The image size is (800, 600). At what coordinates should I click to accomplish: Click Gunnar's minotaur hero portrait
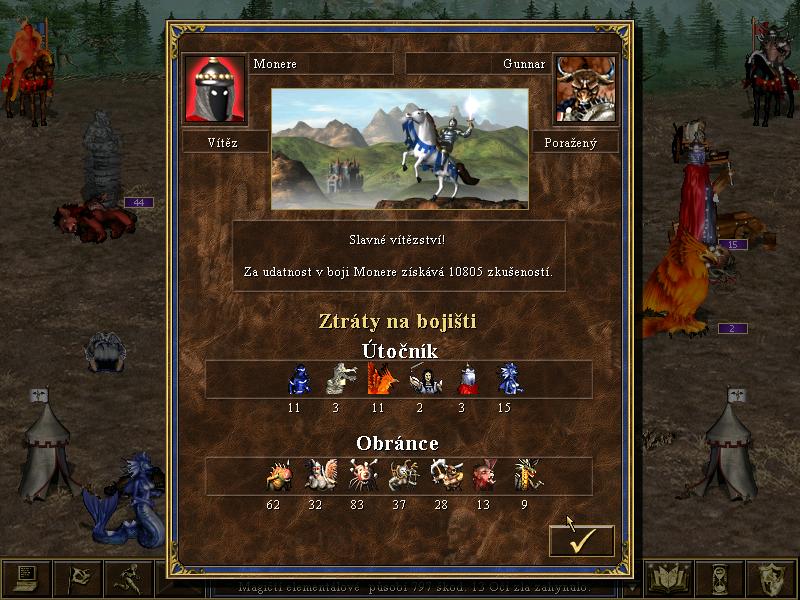tap(585, 89)
